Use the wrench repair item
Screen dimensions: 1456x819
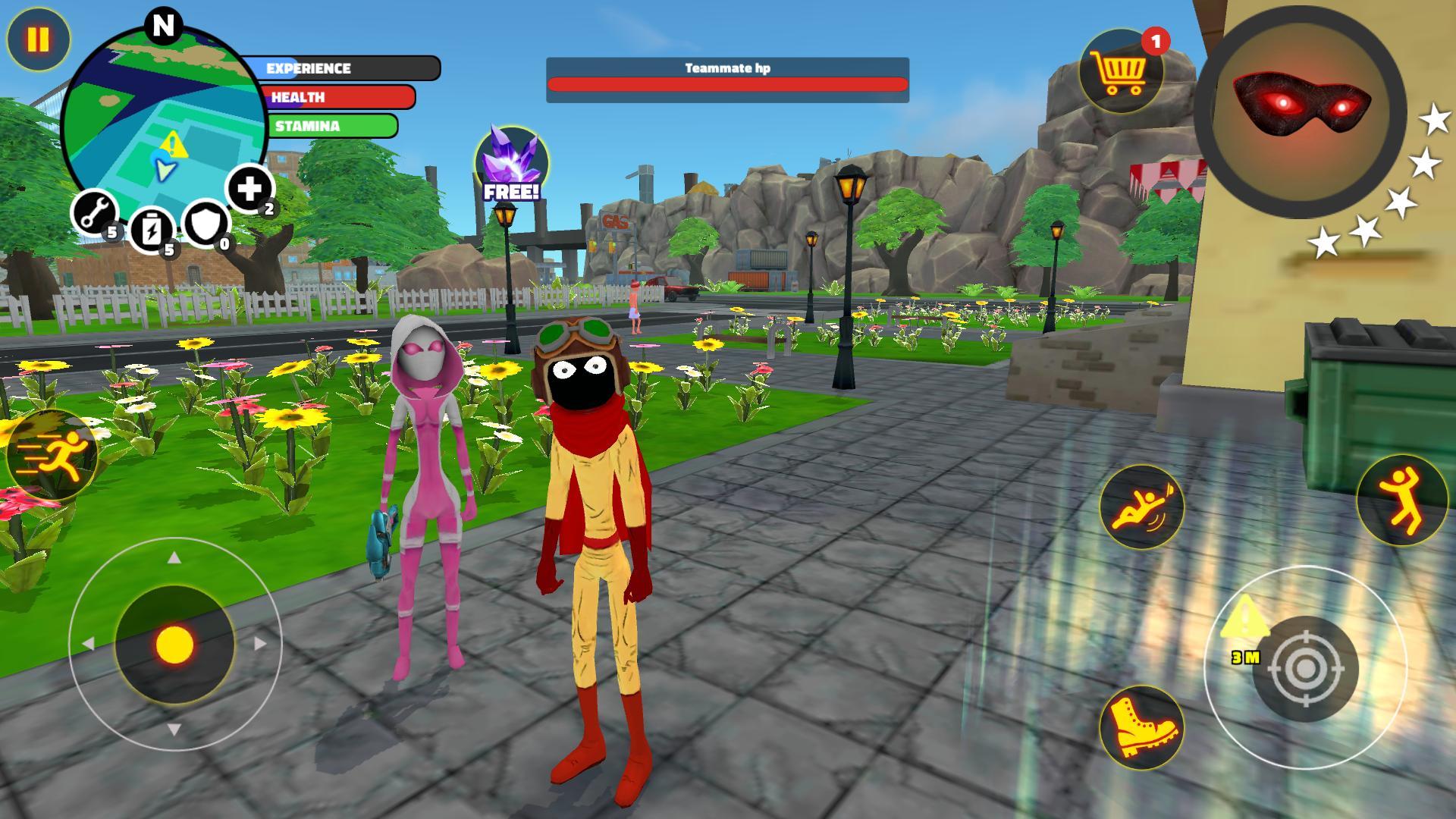pyautogui.click(x=94, y=214)
